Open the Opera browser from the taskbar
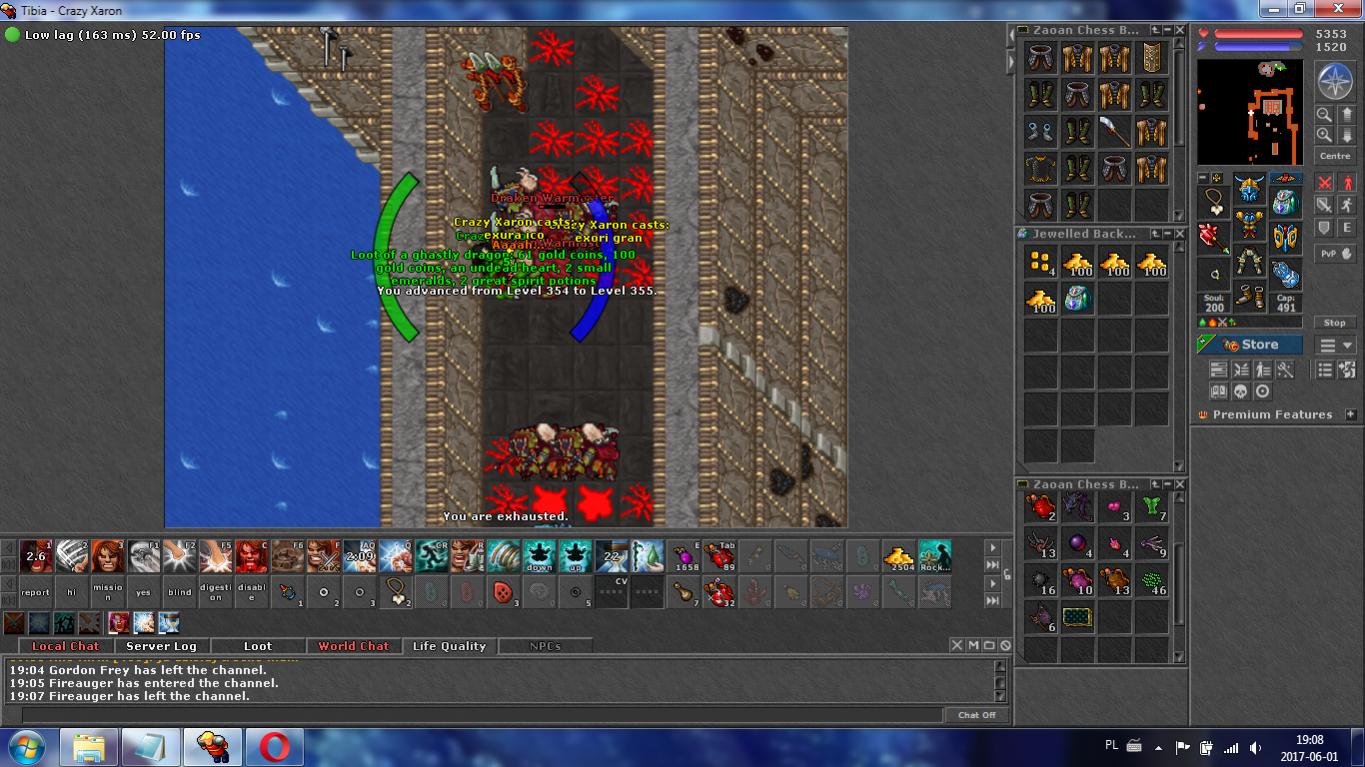The width and height of the screenshot is (1365, 767). [x=274, y=747]
